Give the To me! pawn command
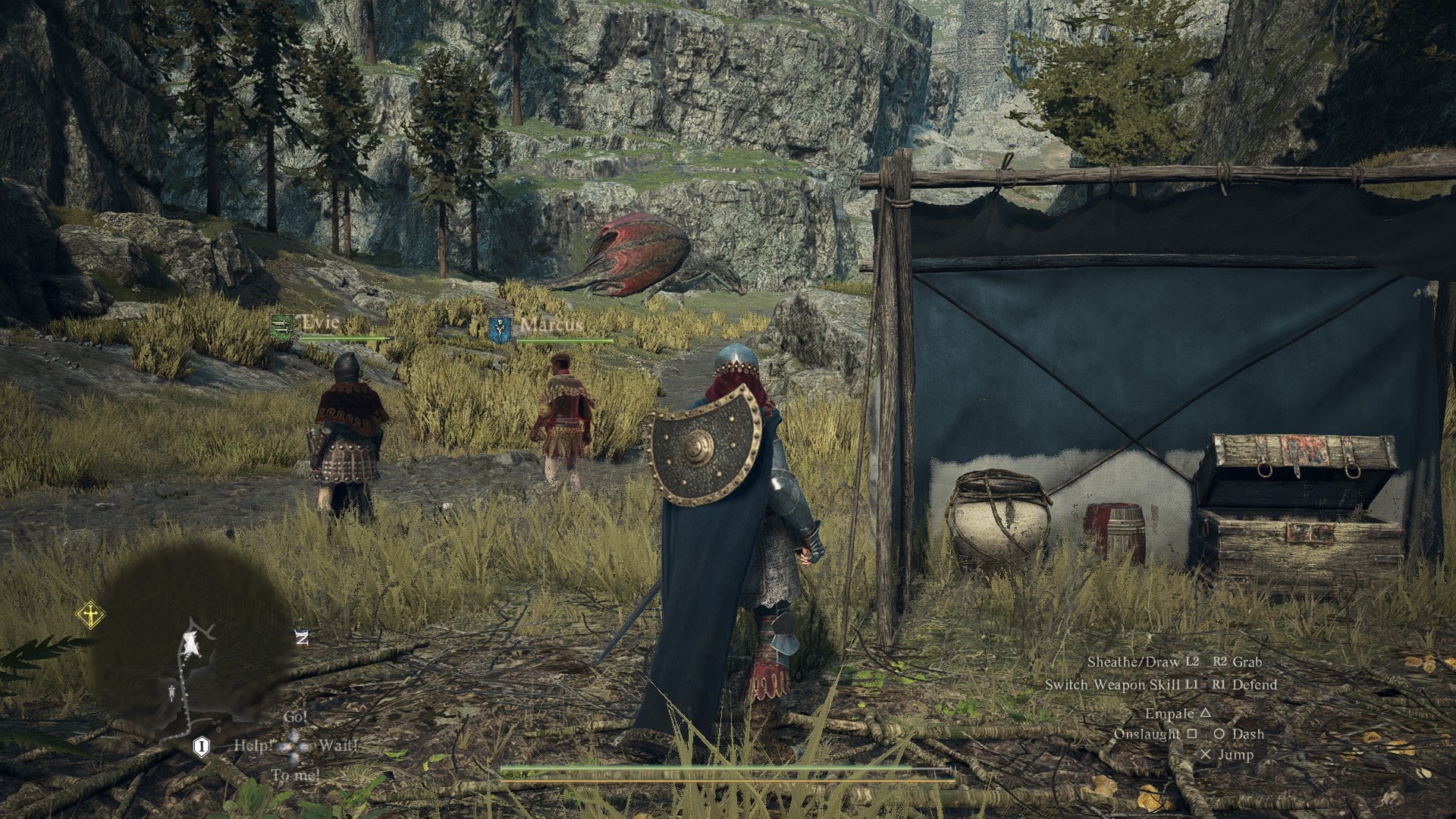Viewport: 1456px width, 819px height. [295, 775]
